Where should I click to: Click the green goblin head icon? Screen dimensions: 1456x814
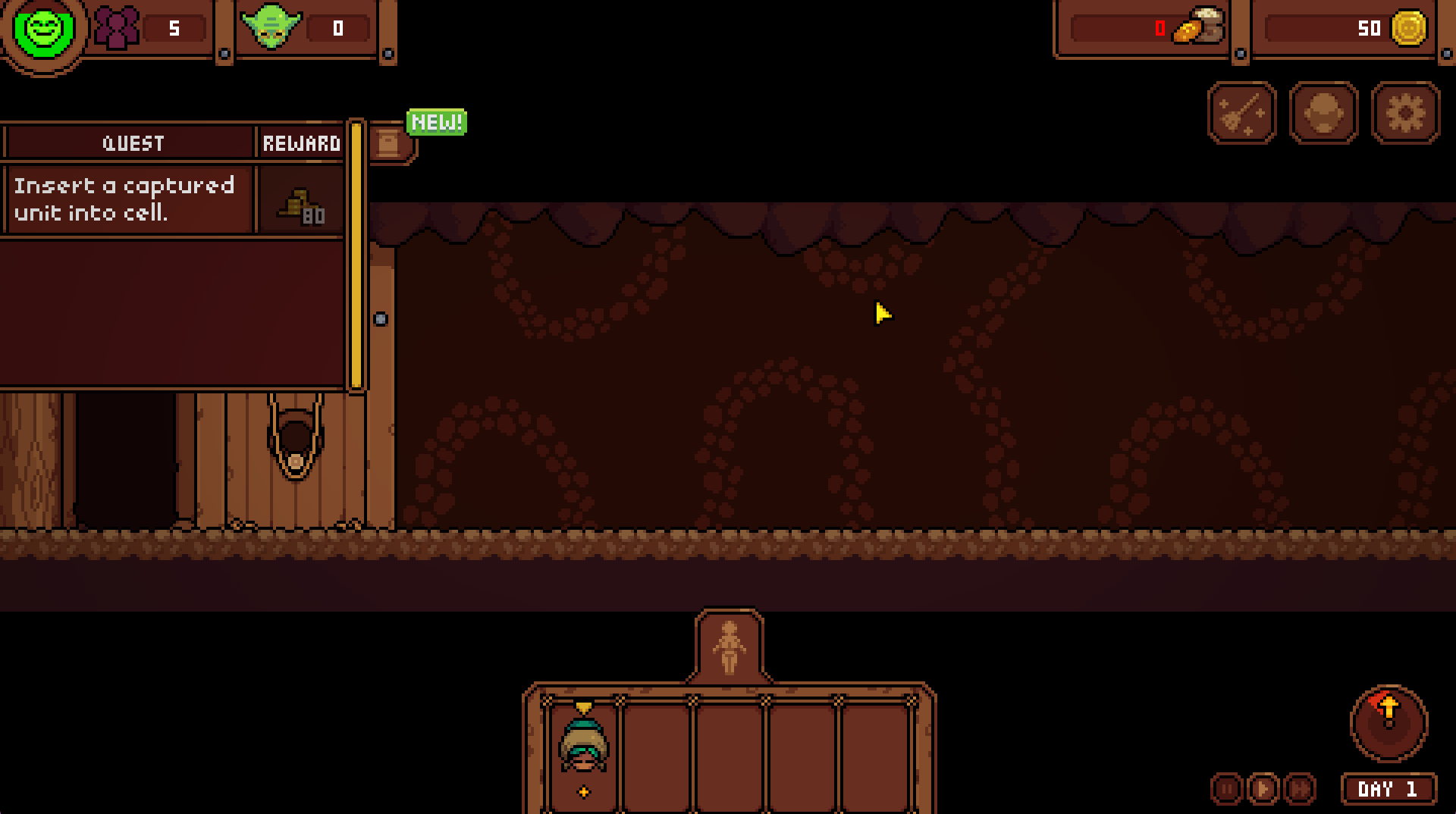coord(271,27)
